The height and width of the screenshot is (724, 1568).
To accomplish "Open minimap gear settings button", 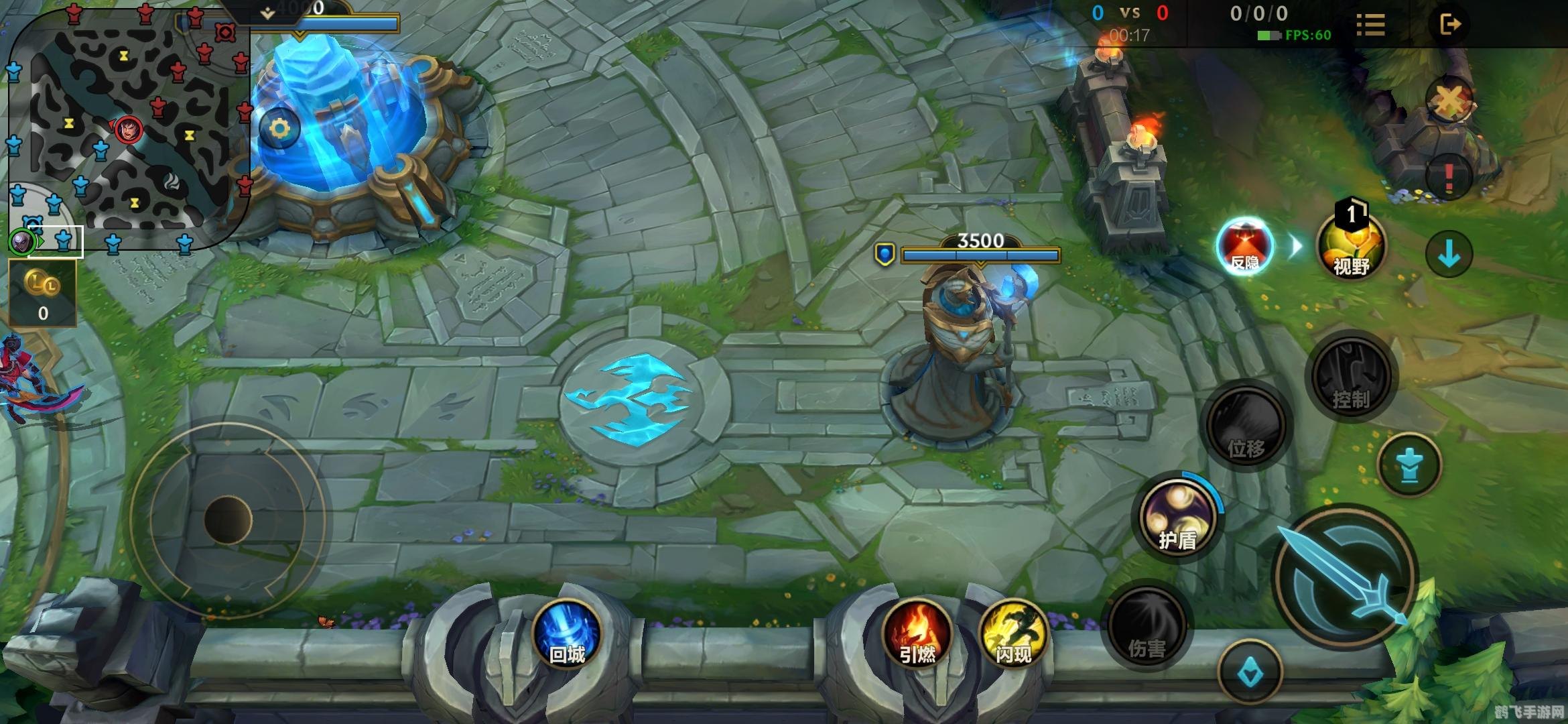I will click(x=279, y=129).
